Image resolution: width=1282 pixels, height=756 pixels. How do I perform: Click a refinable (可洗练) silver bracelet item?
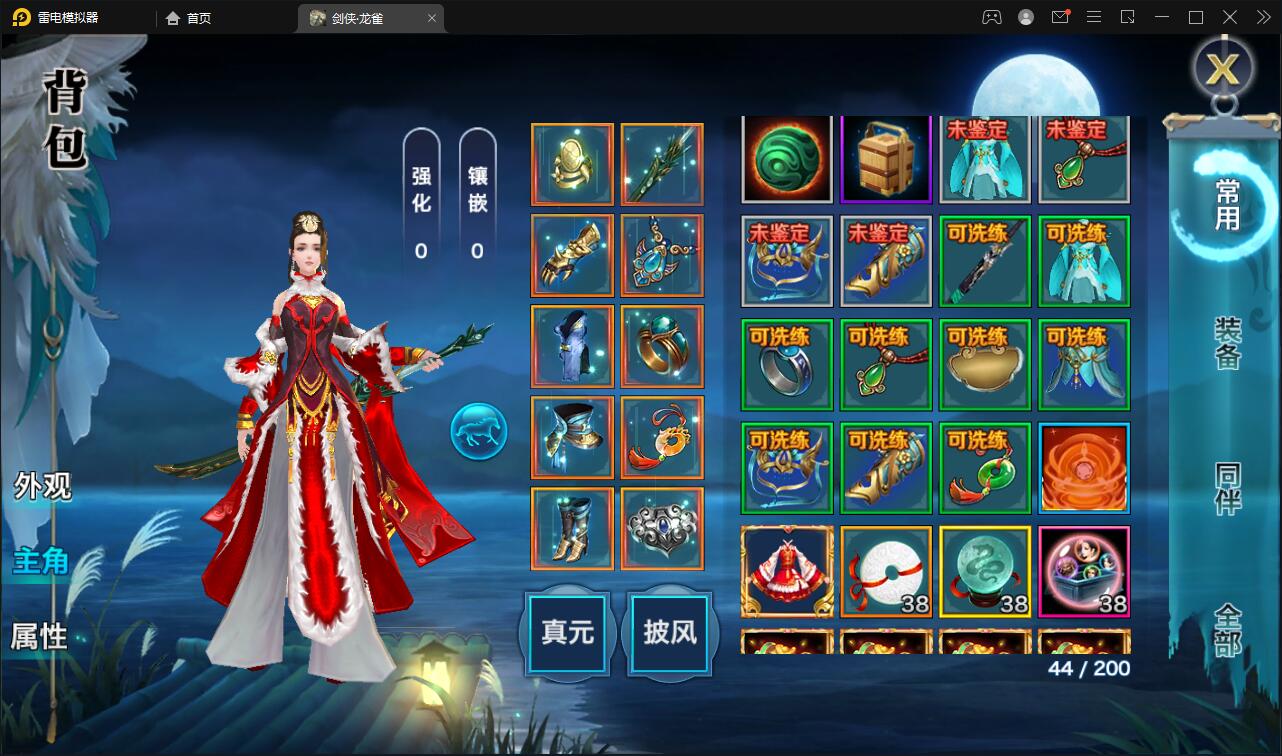tap(786, 364)
